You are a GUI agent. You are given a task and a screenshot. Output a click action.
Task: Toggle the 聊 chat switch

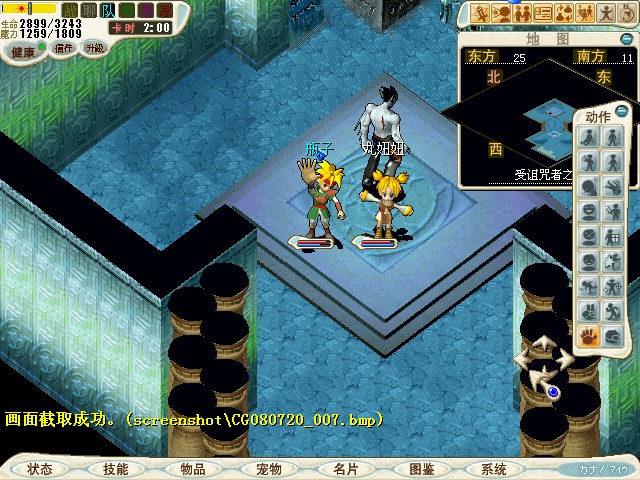coord(89,10)
